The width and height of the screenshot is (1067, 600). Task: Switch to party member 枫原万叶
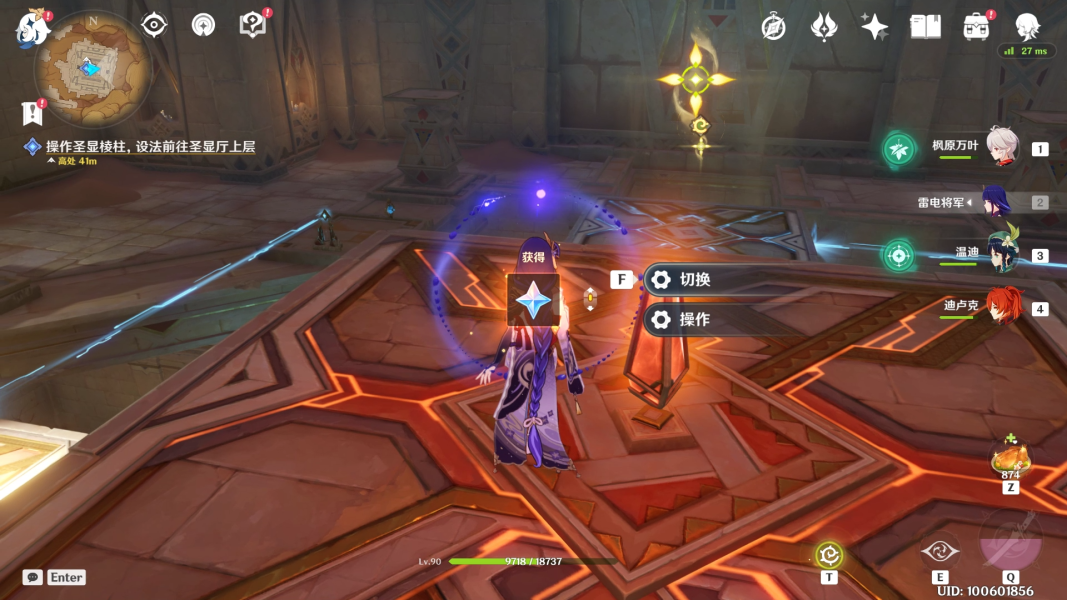(x=1001, y=147)
